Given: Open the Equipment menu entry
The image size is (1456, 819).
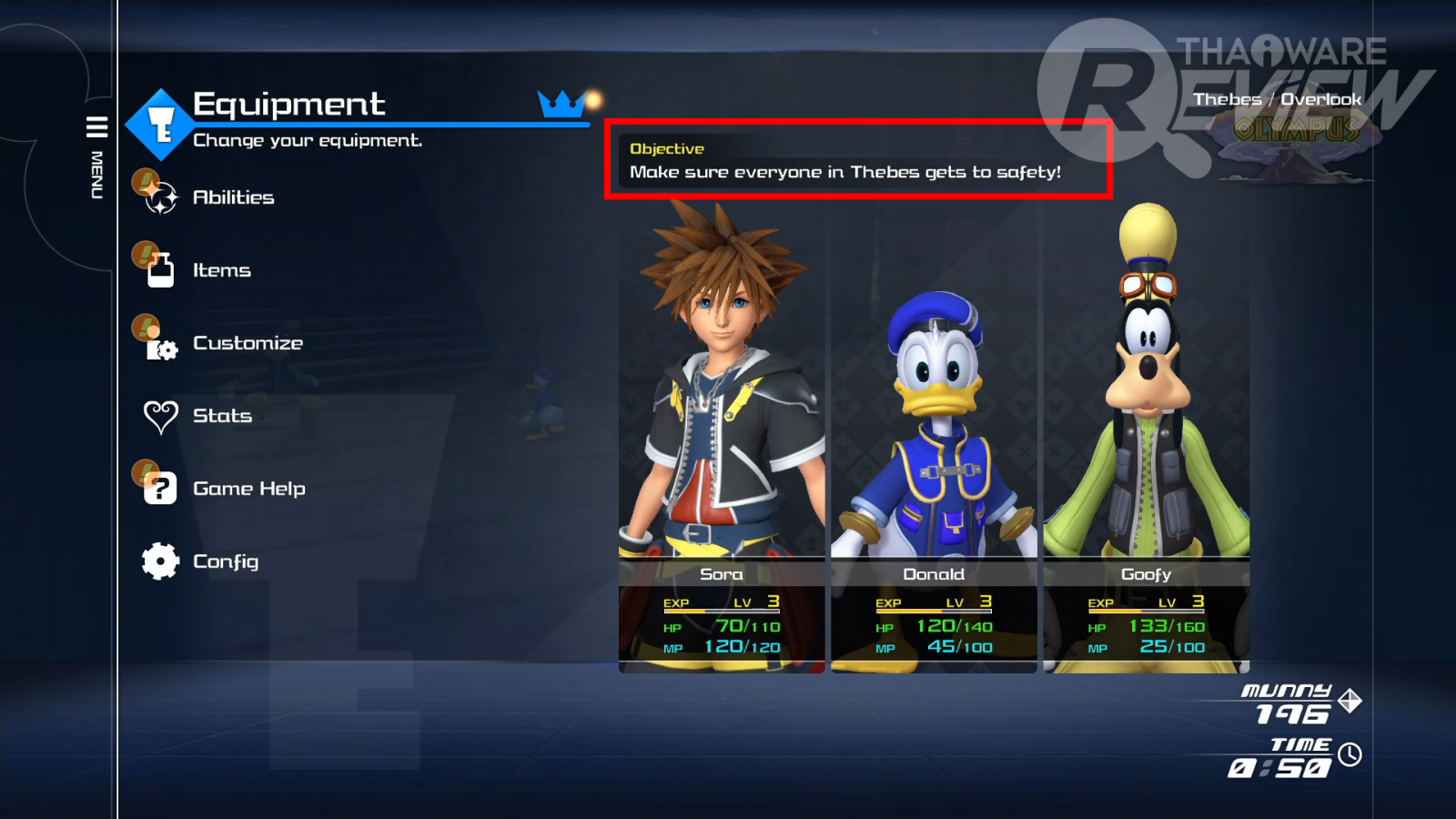Looking at the screenshot, I should [288, 106].
